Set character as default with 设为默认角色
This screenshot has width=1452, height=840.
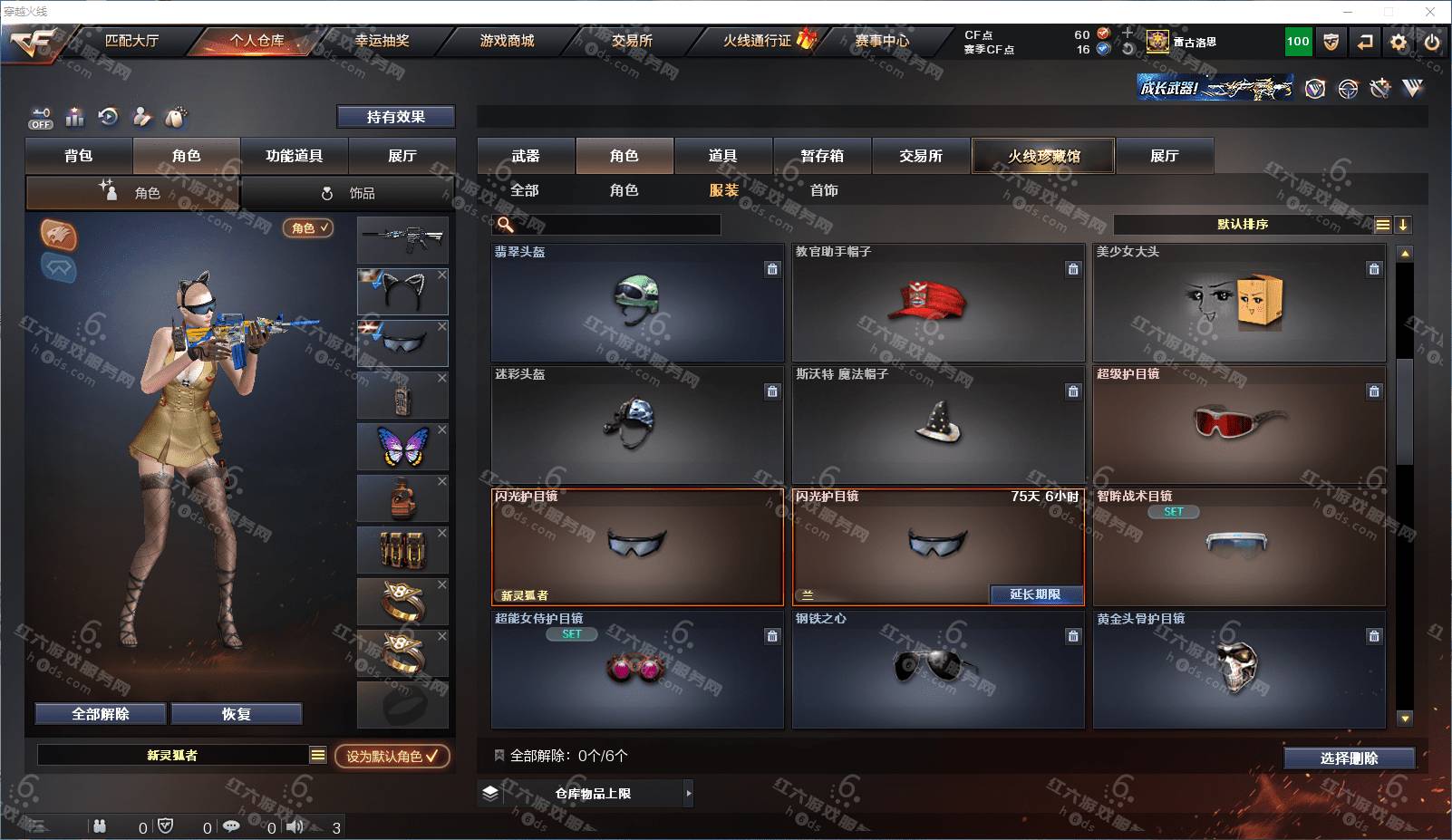pos(392,756)
